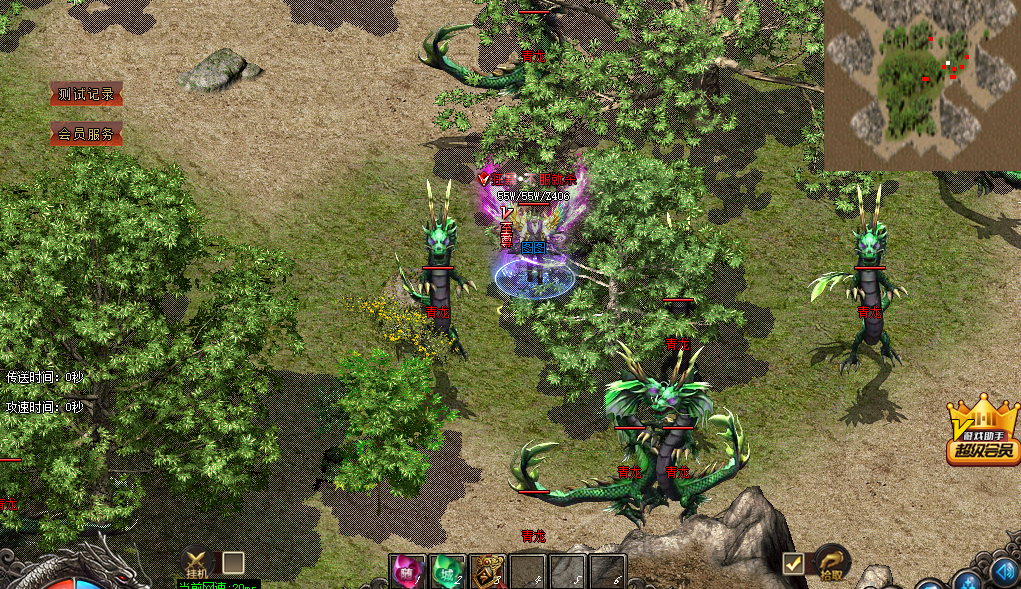Viewport: 1021px width, 589px height.
Task: Click the minimap in the corner
Action: (x=921, y=84)
